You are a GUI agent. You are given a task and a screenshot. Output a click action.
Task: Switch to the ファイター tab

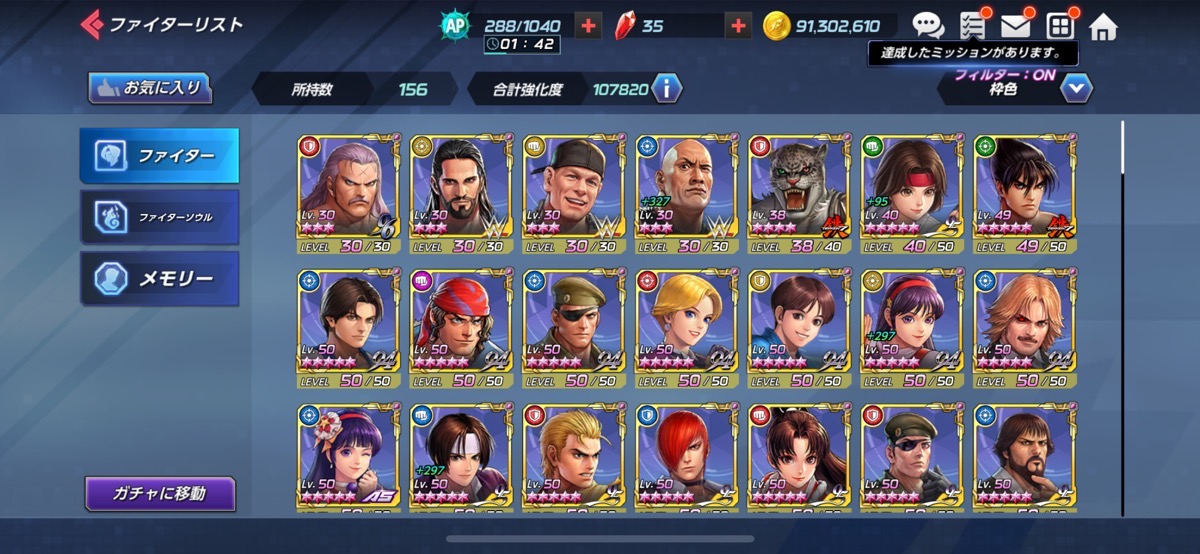point(160,156)
